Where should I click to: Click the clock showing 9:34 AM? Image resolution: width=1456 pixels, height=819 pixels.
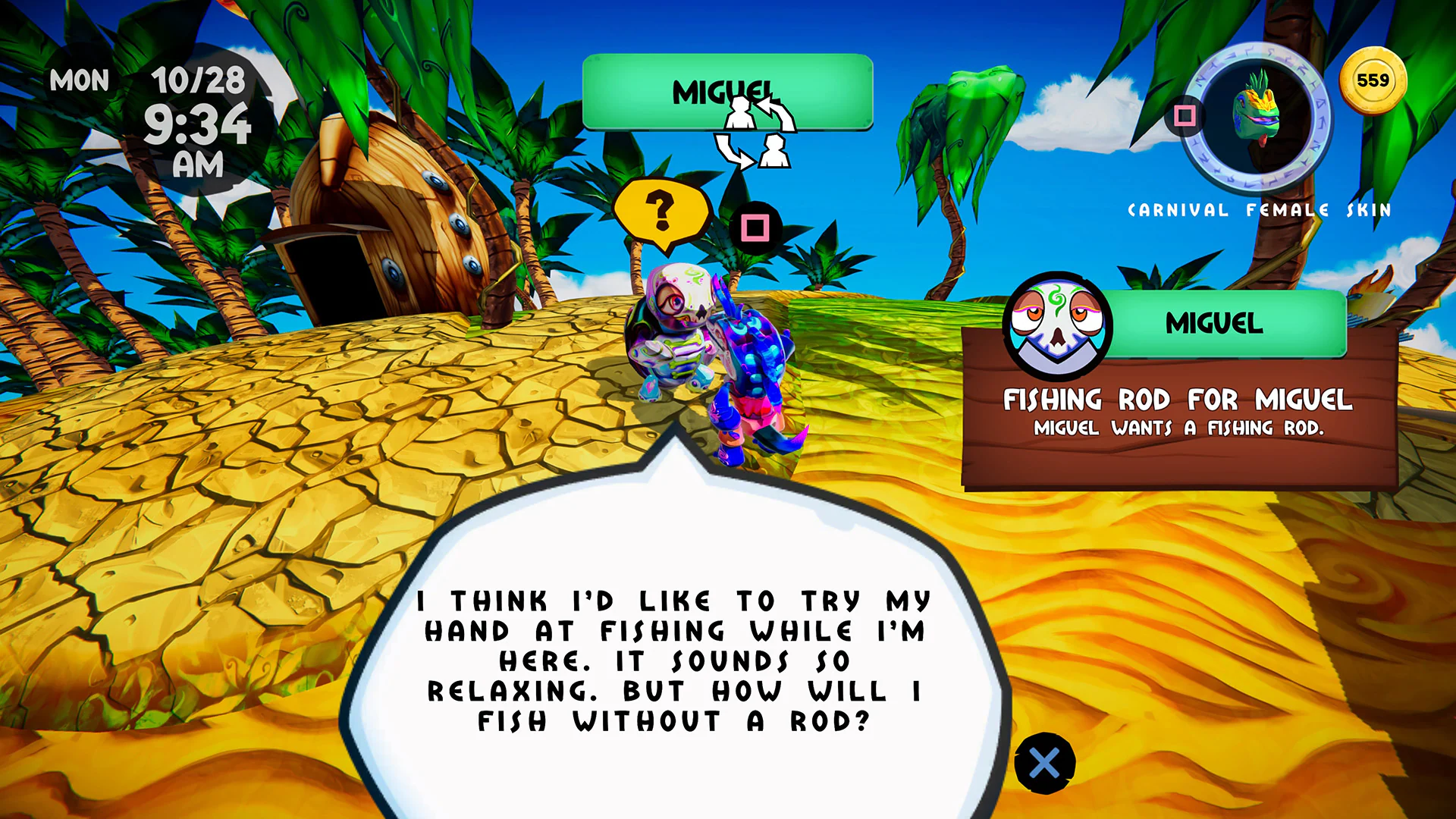click(199, 129)
